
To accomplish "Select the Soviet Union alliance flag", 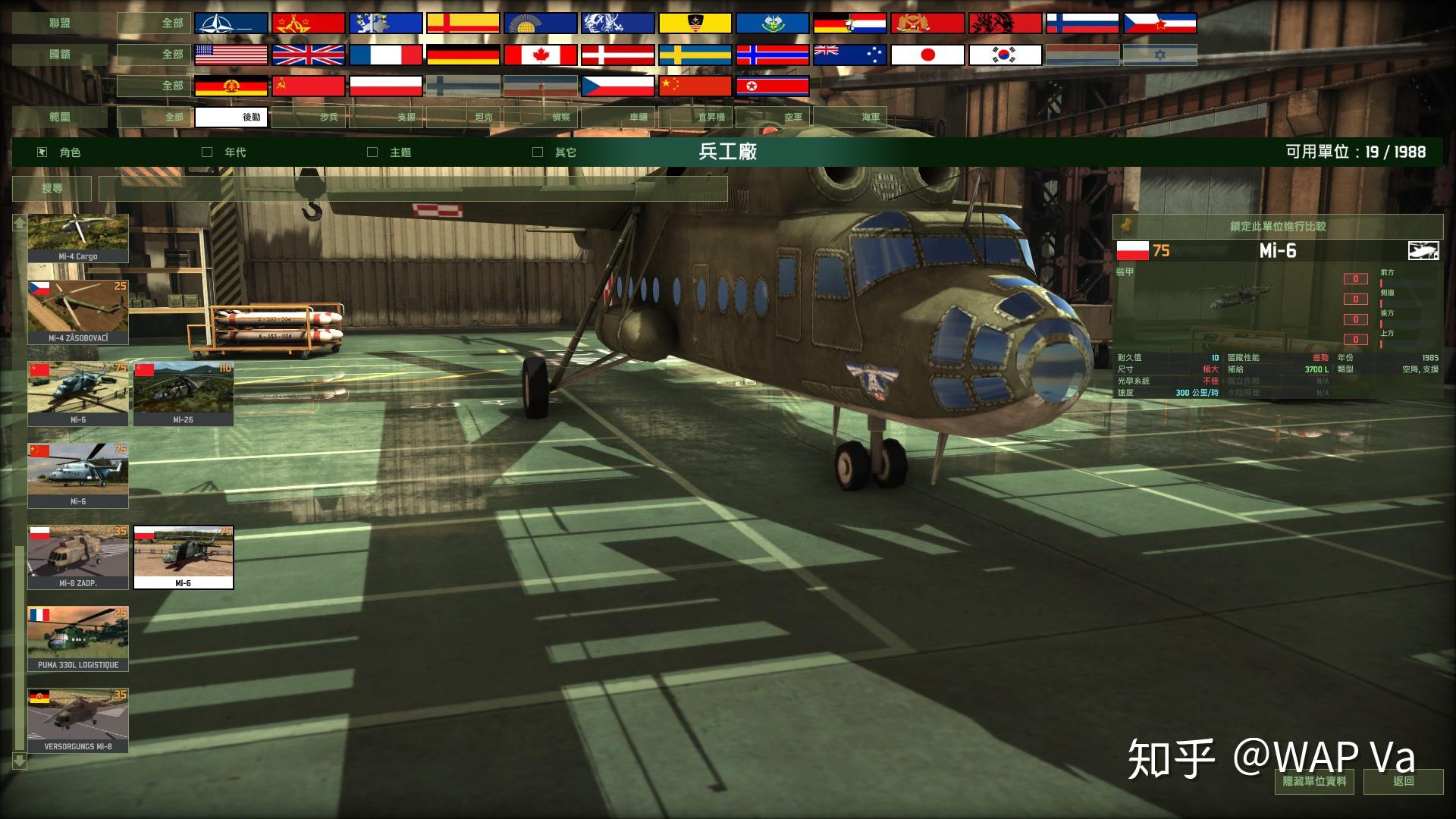I will pyautogui.click(x=308, y=22).
